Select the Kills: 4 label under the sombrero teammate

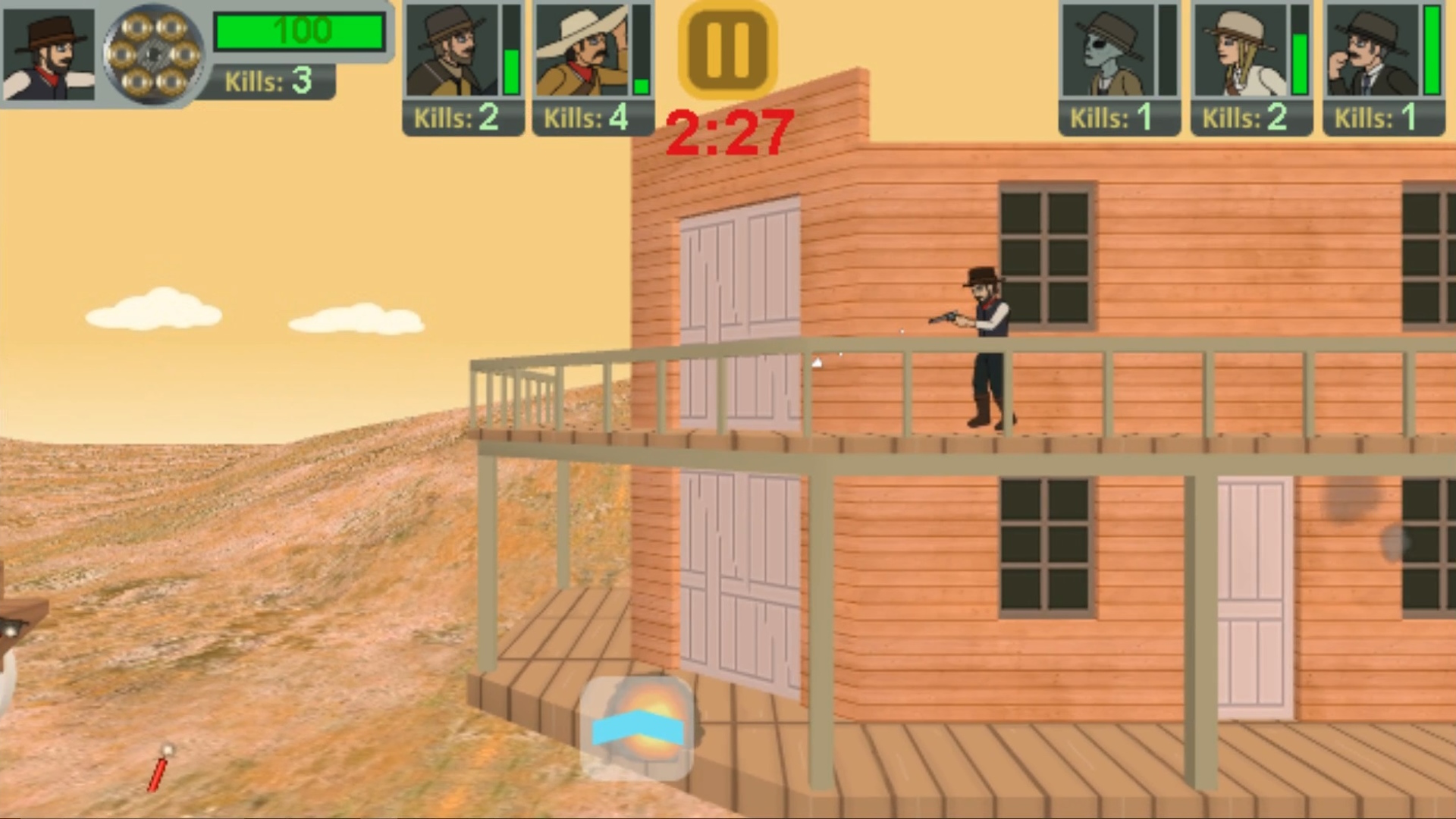[591, 118]
